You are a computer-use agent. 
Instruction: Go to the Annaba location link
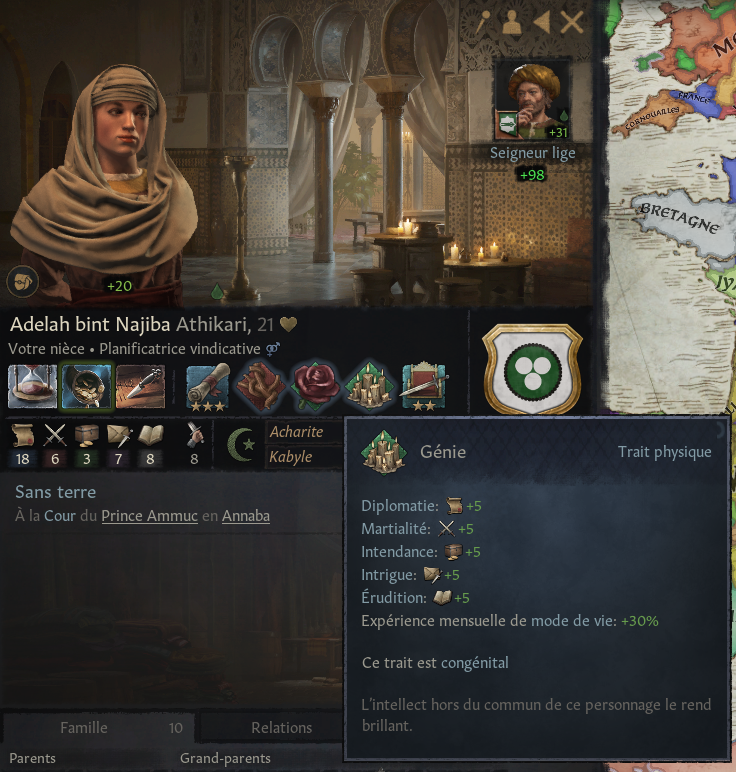(245, 517)
